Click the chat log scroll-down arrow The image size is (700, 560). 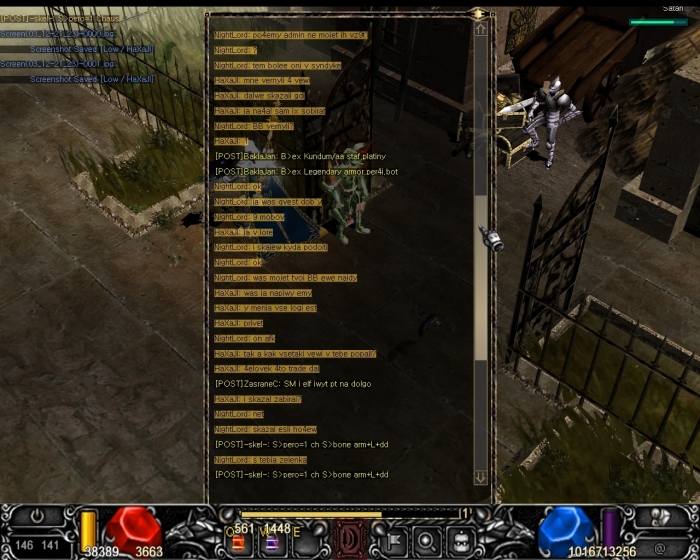click(x=481, y=477)
